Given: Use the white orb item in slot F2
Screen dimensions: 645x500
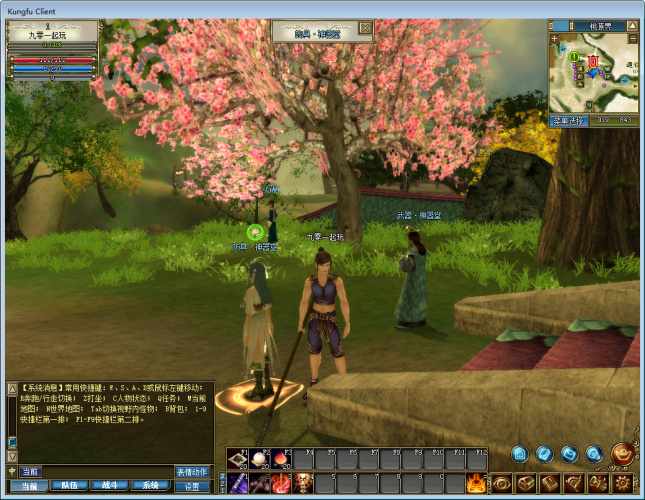Looking at the screenshot, I should click(259, 459).
